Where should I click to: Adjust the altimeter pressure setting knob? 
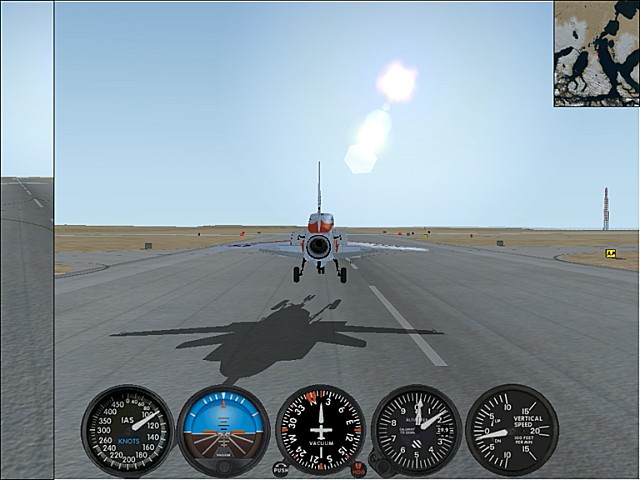point(380,464)
